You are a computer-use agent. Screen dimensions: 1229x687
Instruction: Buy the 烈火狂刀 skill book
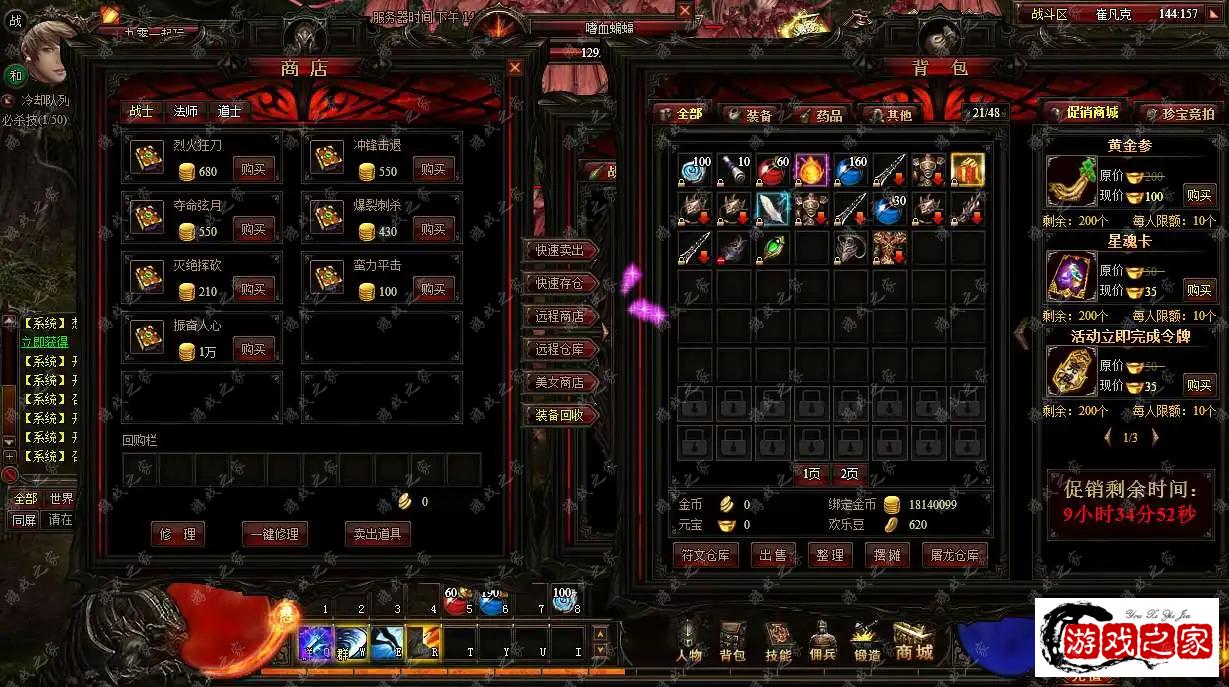click(253, 170)
